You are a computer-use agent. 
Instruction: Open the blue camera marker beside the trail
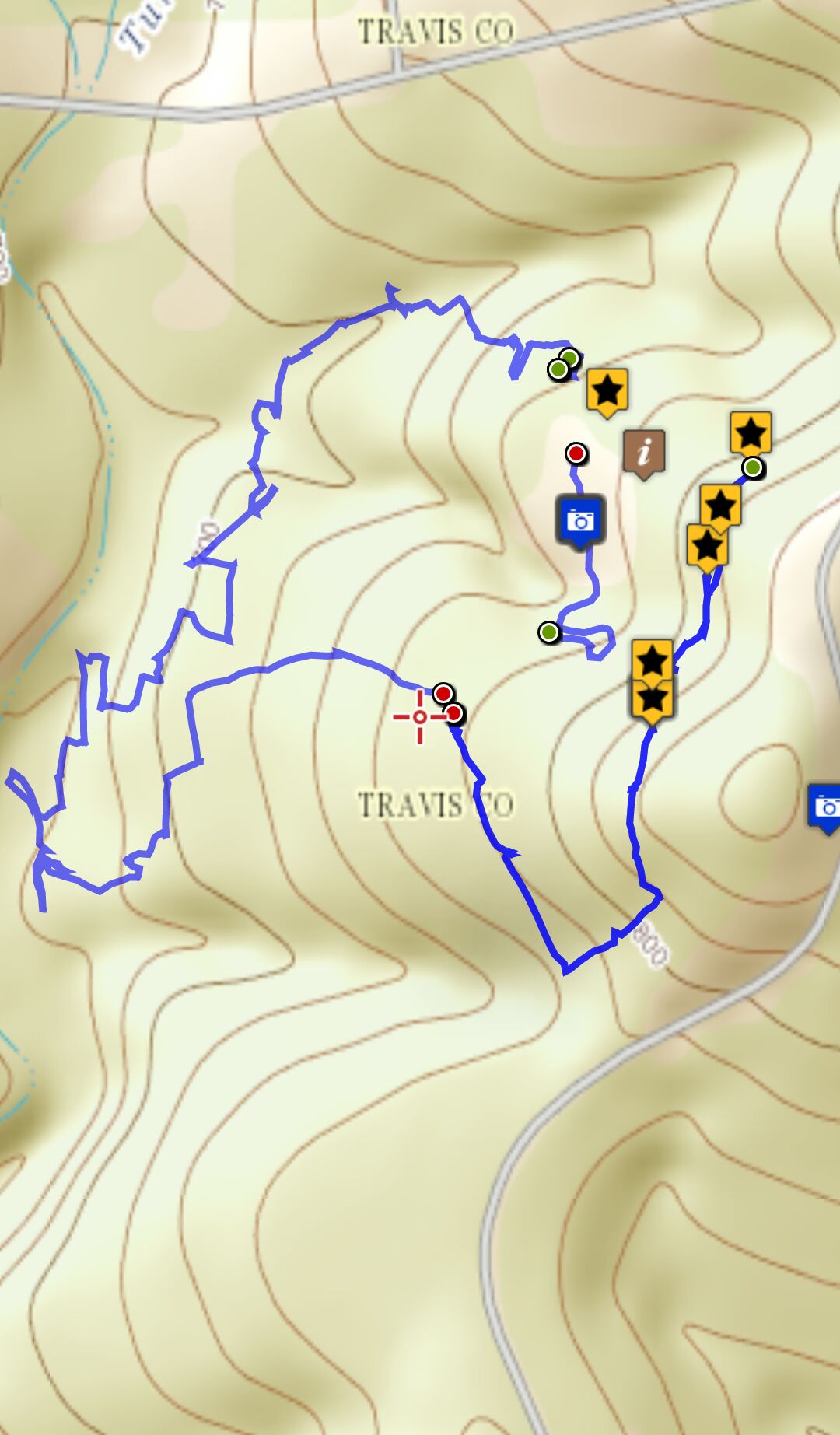click(x=580, y=520)
